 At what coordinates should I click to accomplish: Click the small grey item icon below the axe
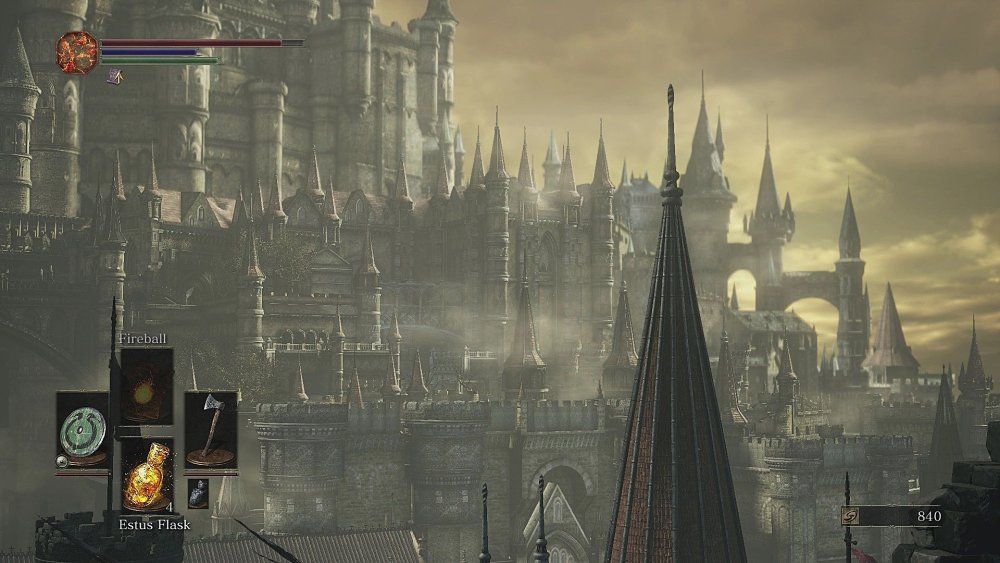coord(198,493)
